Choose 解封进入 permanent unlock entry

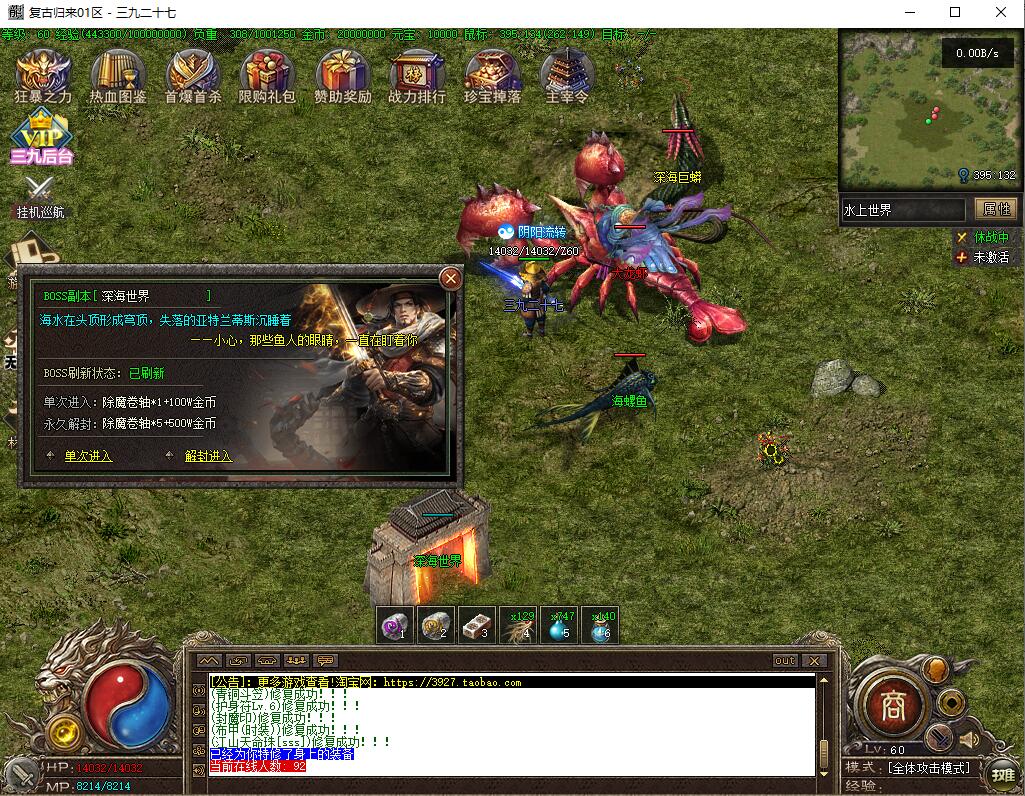[208, 456]
